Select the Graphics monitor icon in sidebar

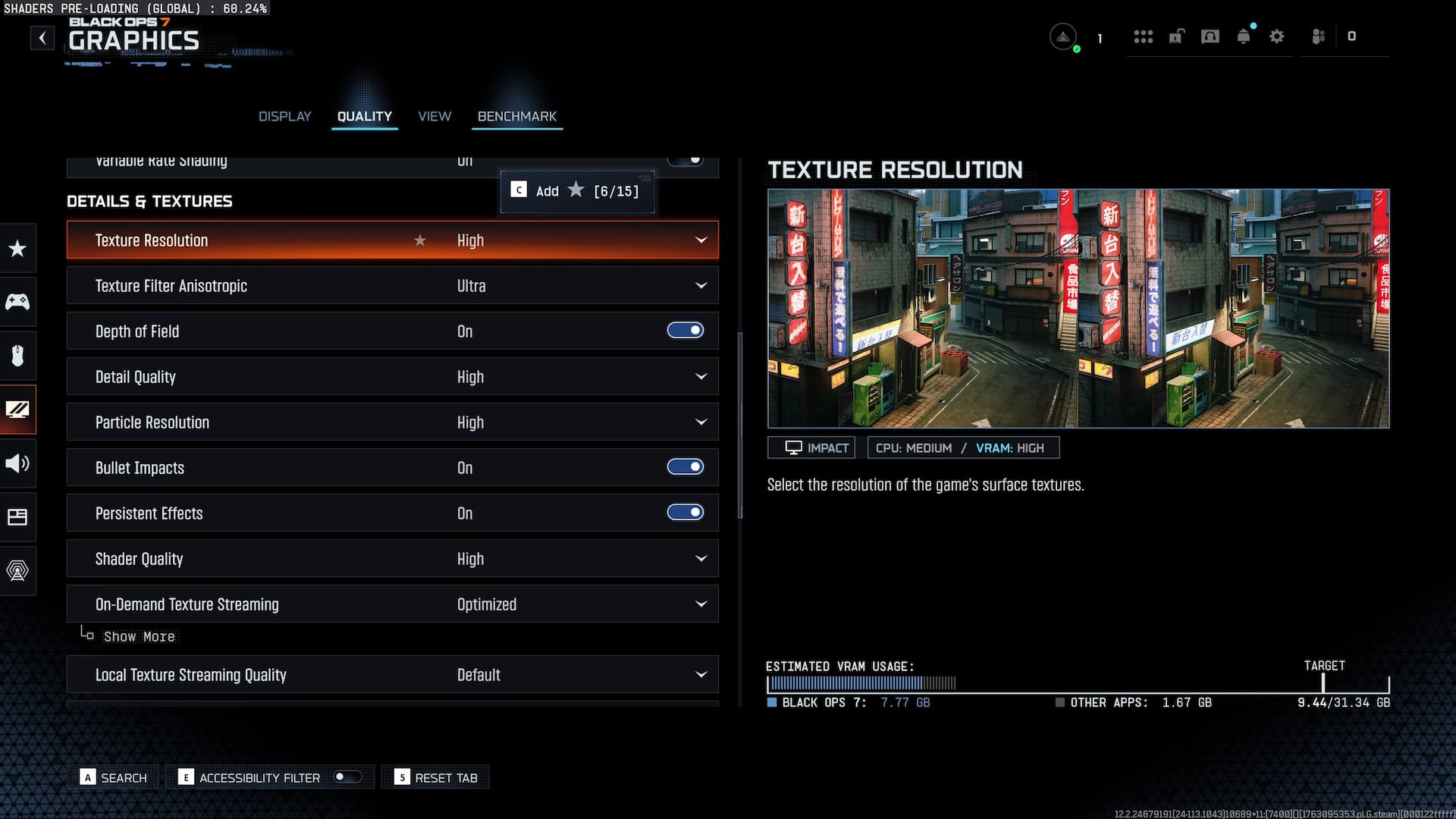[18, 409]
